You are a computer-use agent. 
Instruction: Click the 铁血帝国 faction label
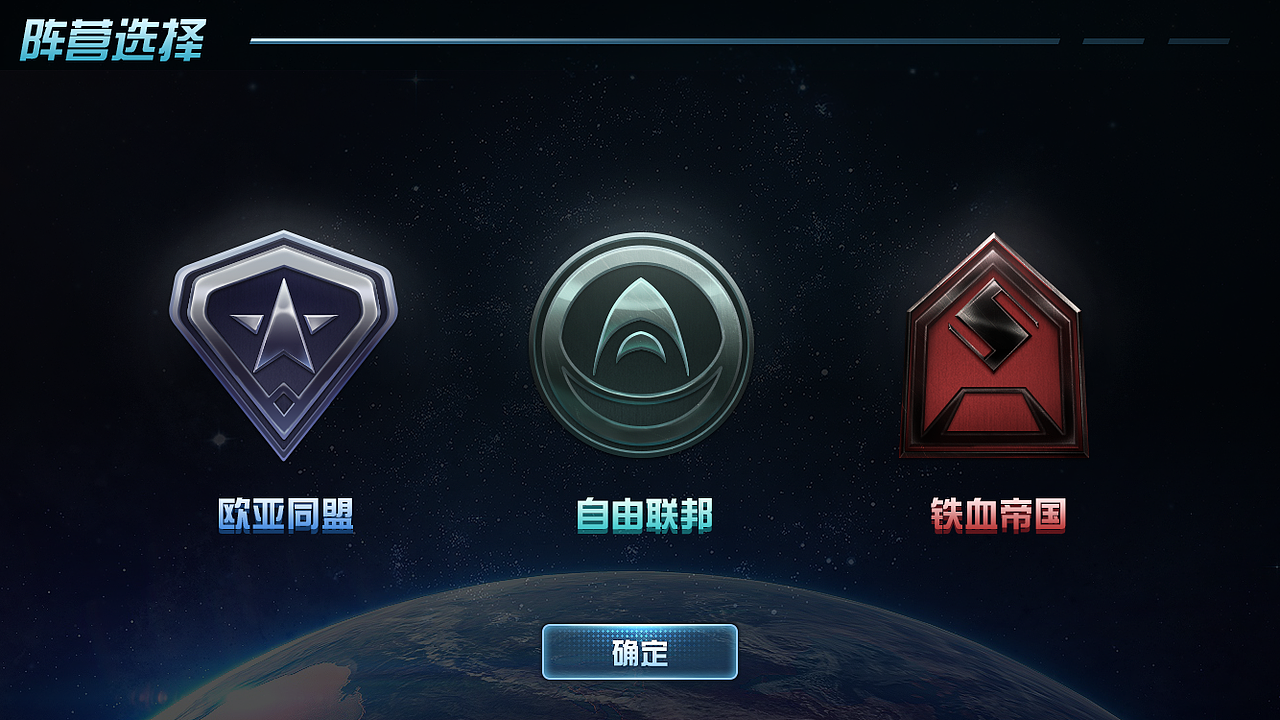tap(999, 512)
